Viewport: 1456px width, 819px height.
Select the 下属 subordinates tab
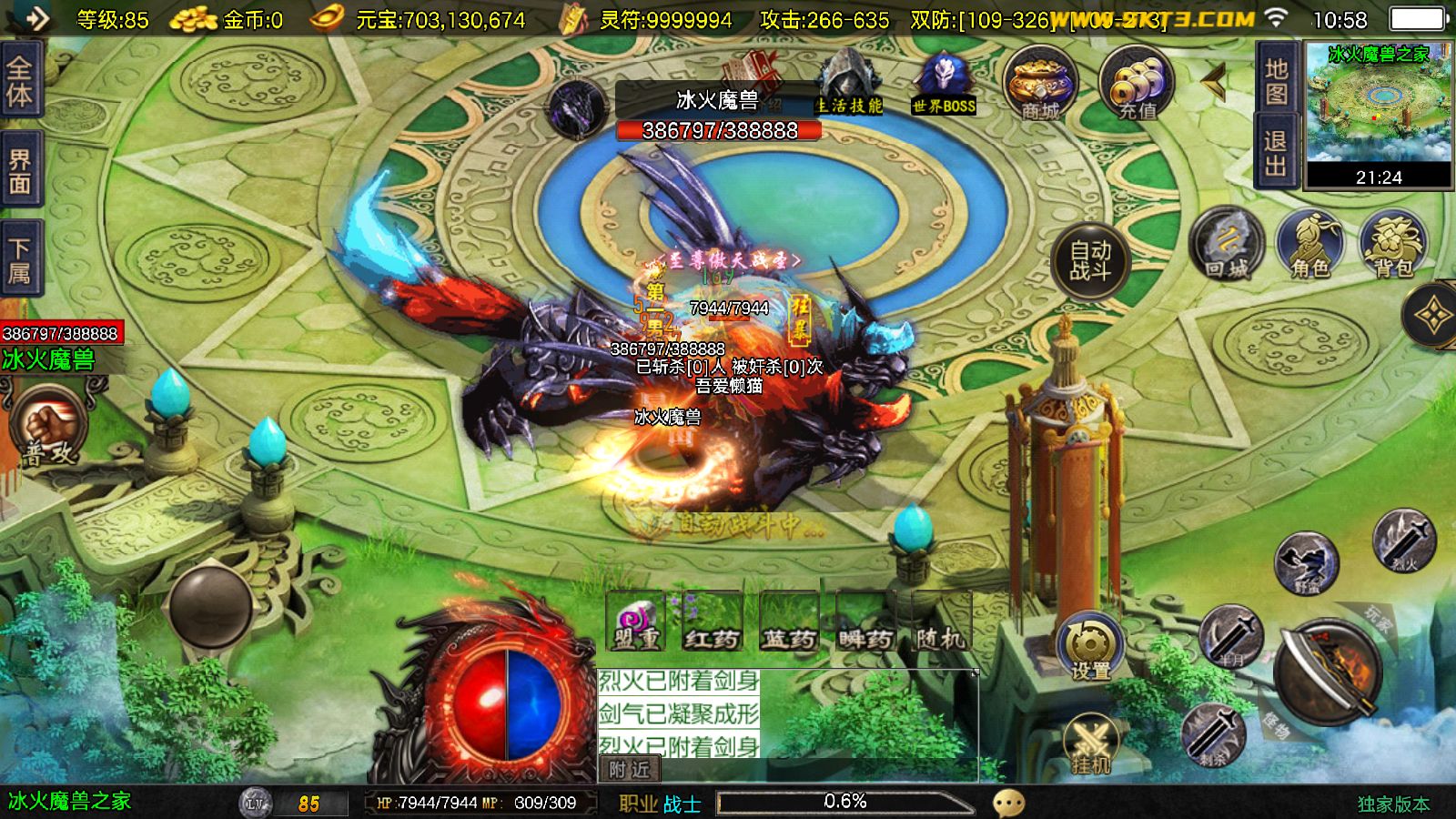pyautogui.click(x=20, y=260)
